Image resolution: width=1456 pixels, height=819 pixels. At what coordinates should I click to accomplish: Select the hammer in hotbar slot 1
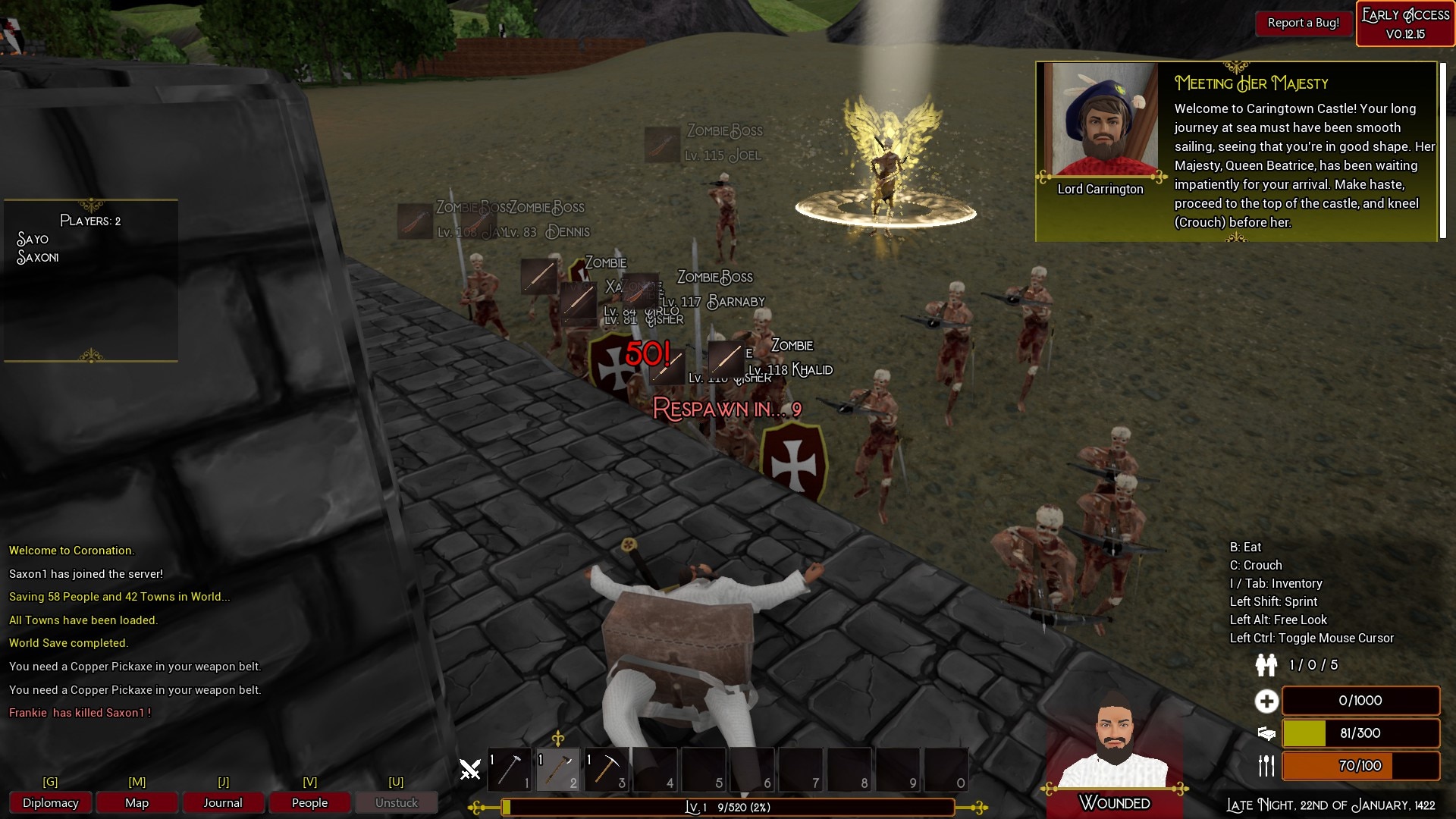(x=510, y=769)
